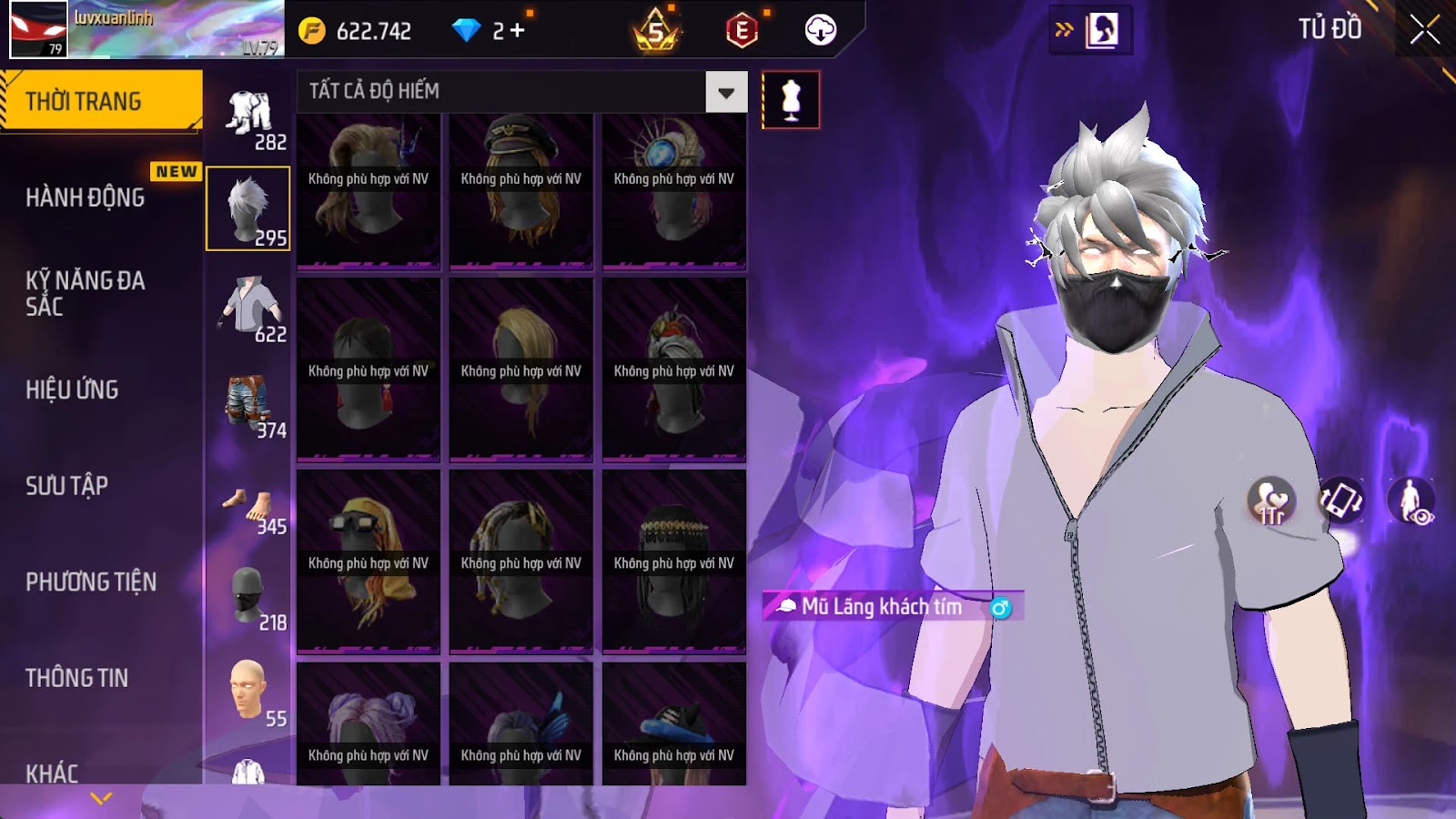
Task: Select the Hiệu Ứng tab
Action: pyautogui.click(x=72, y=389)
